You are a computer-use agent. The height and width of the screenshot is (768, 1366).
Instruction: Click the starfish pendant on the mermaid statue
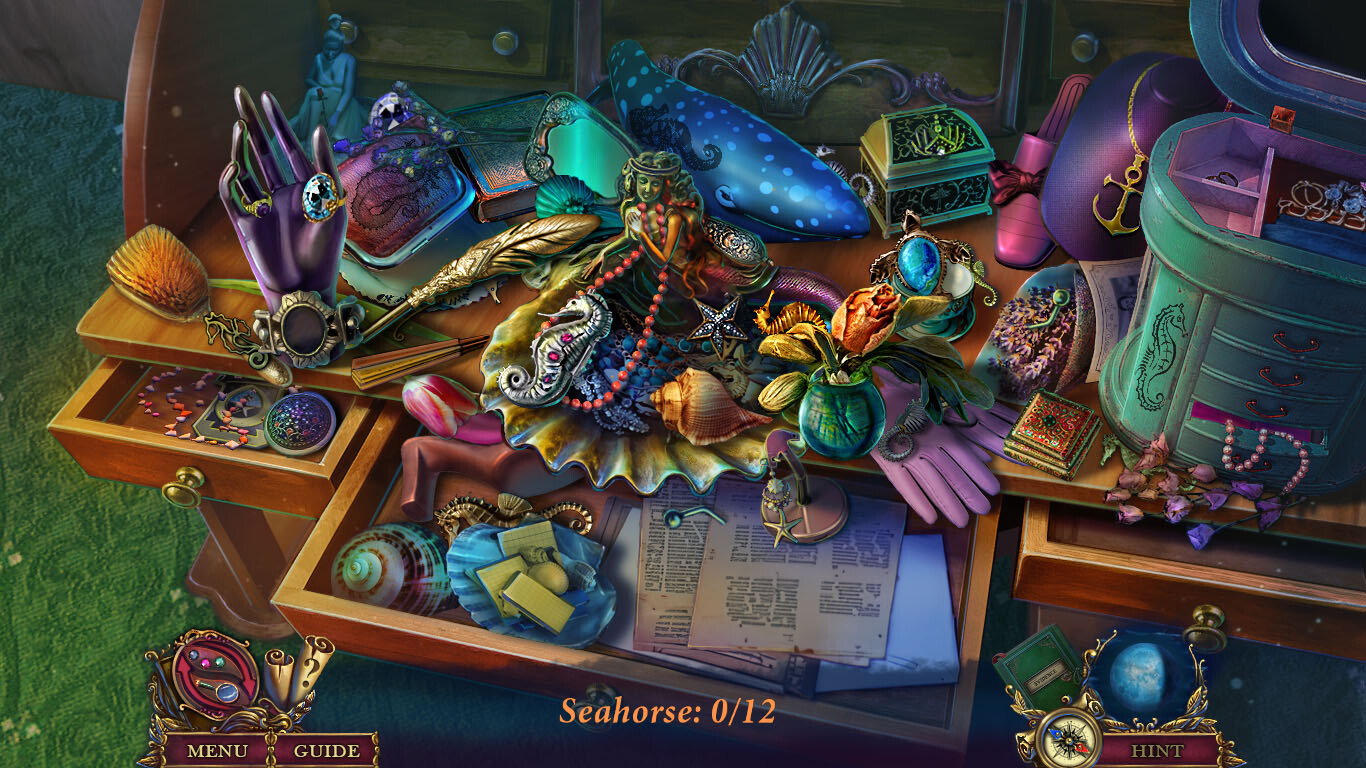(x=719, y=324)
